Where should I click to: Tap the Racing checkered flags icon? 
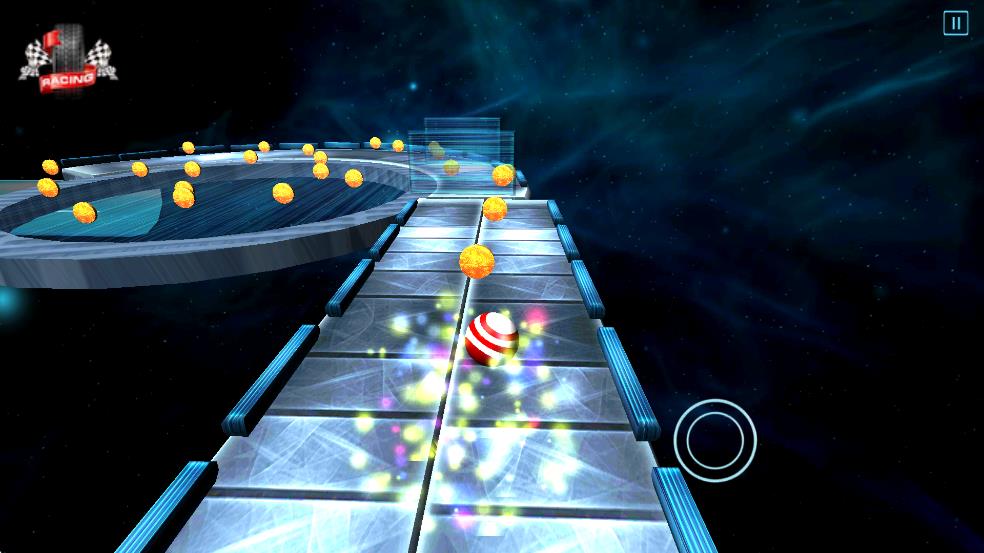[x=68, y=61]
